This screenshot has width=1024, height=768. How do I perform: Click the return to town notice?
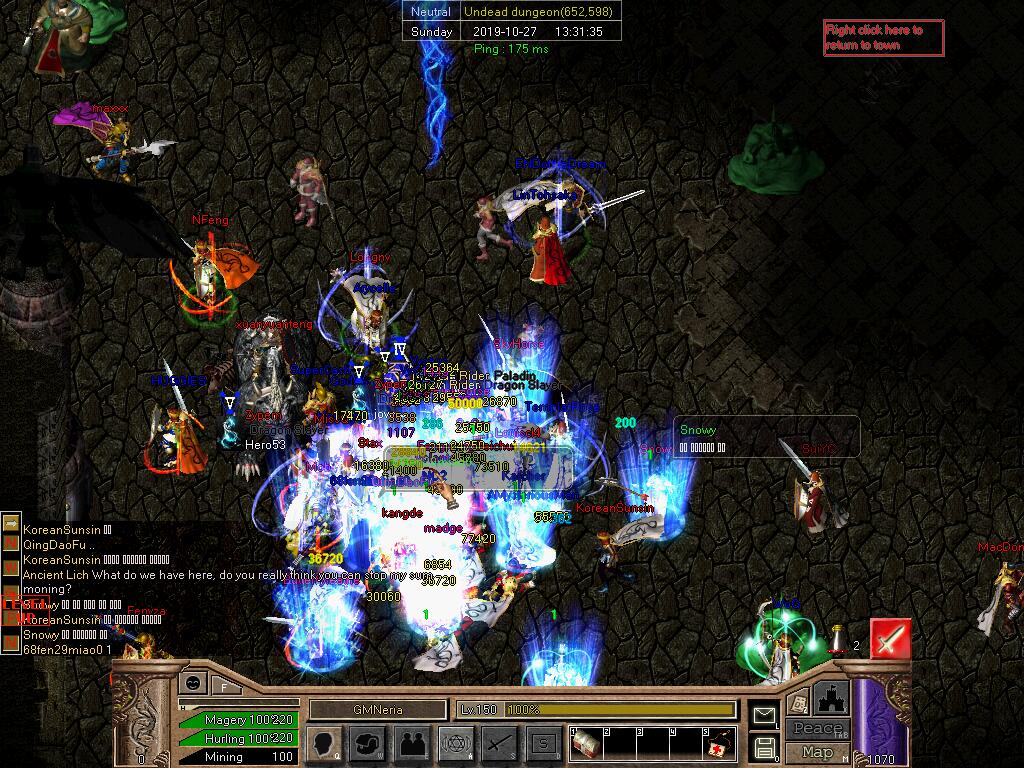click(883, 38)
